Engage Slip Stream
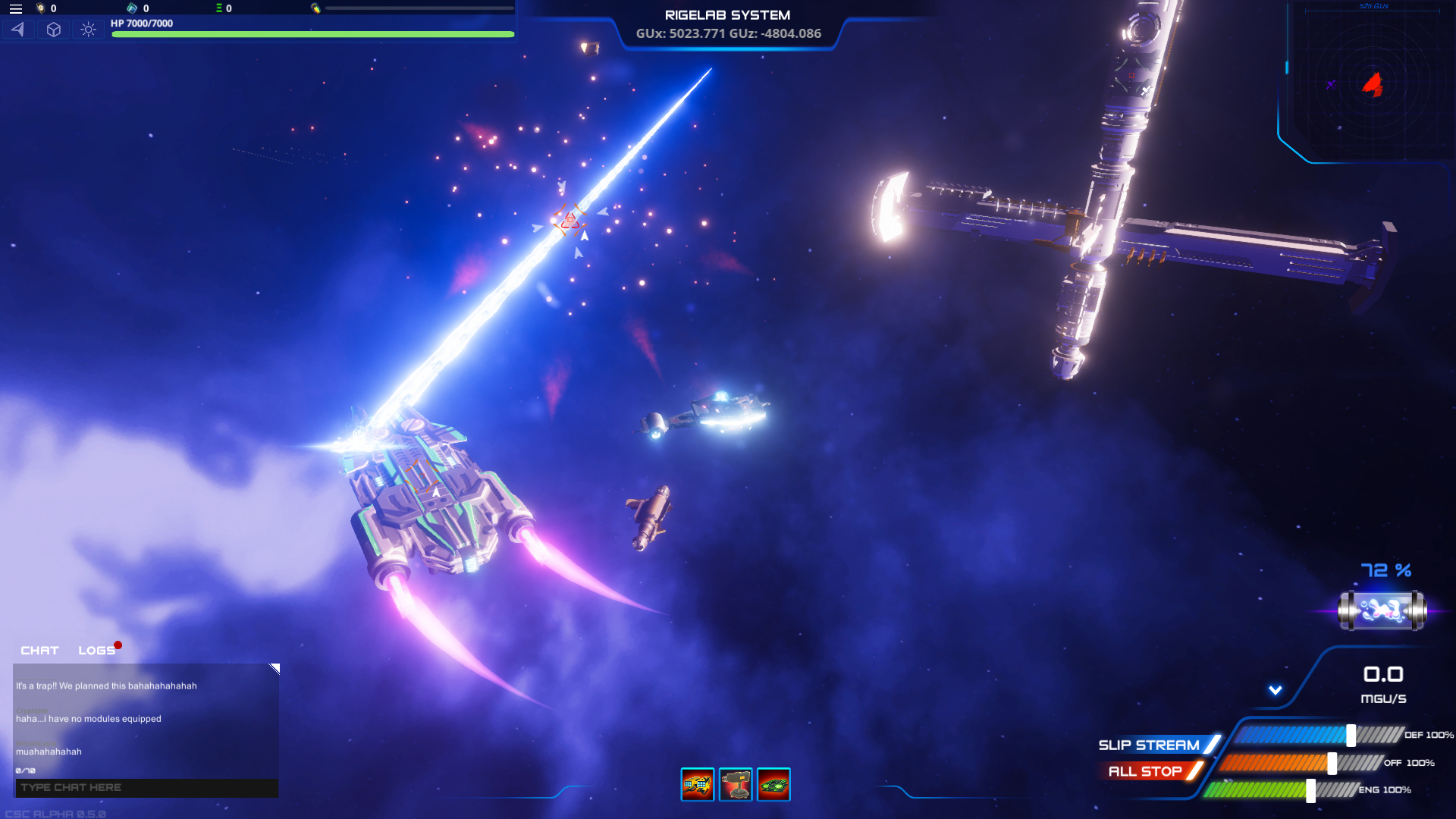This screenshot has height=819, width=1456. 1150,745
